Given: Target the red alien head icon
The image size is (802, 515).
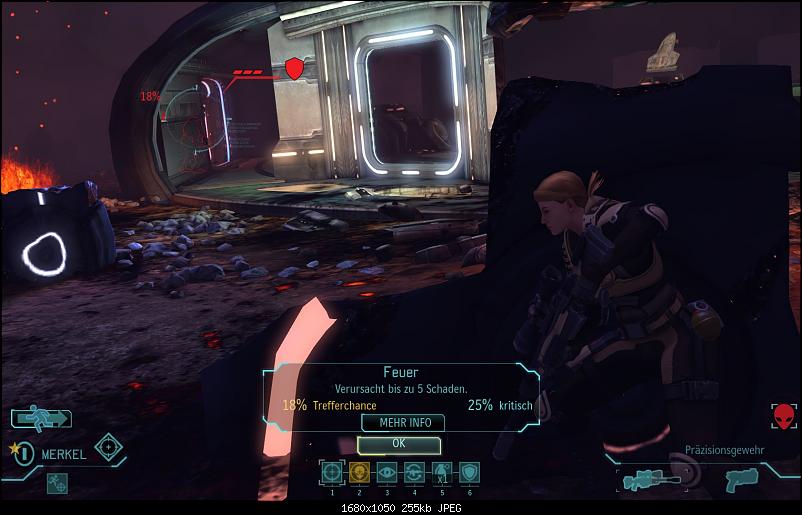Looking at the screenshot, I should tap(784, 416).
